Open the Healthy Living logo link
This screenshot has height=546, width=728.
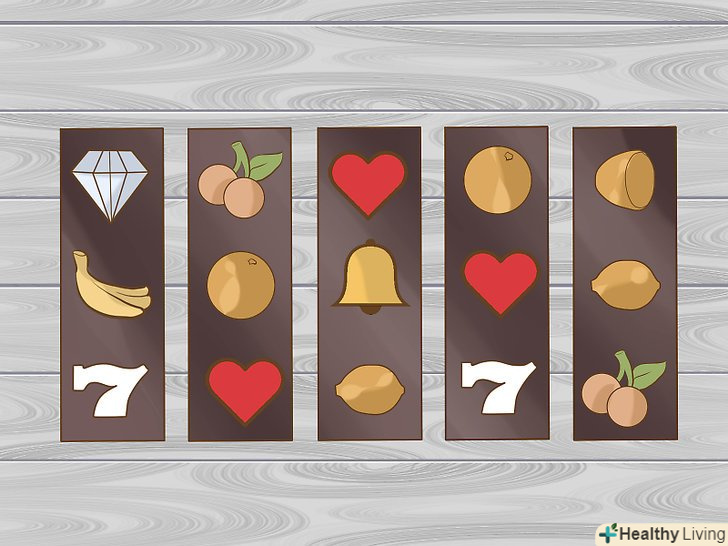point(660,532)
